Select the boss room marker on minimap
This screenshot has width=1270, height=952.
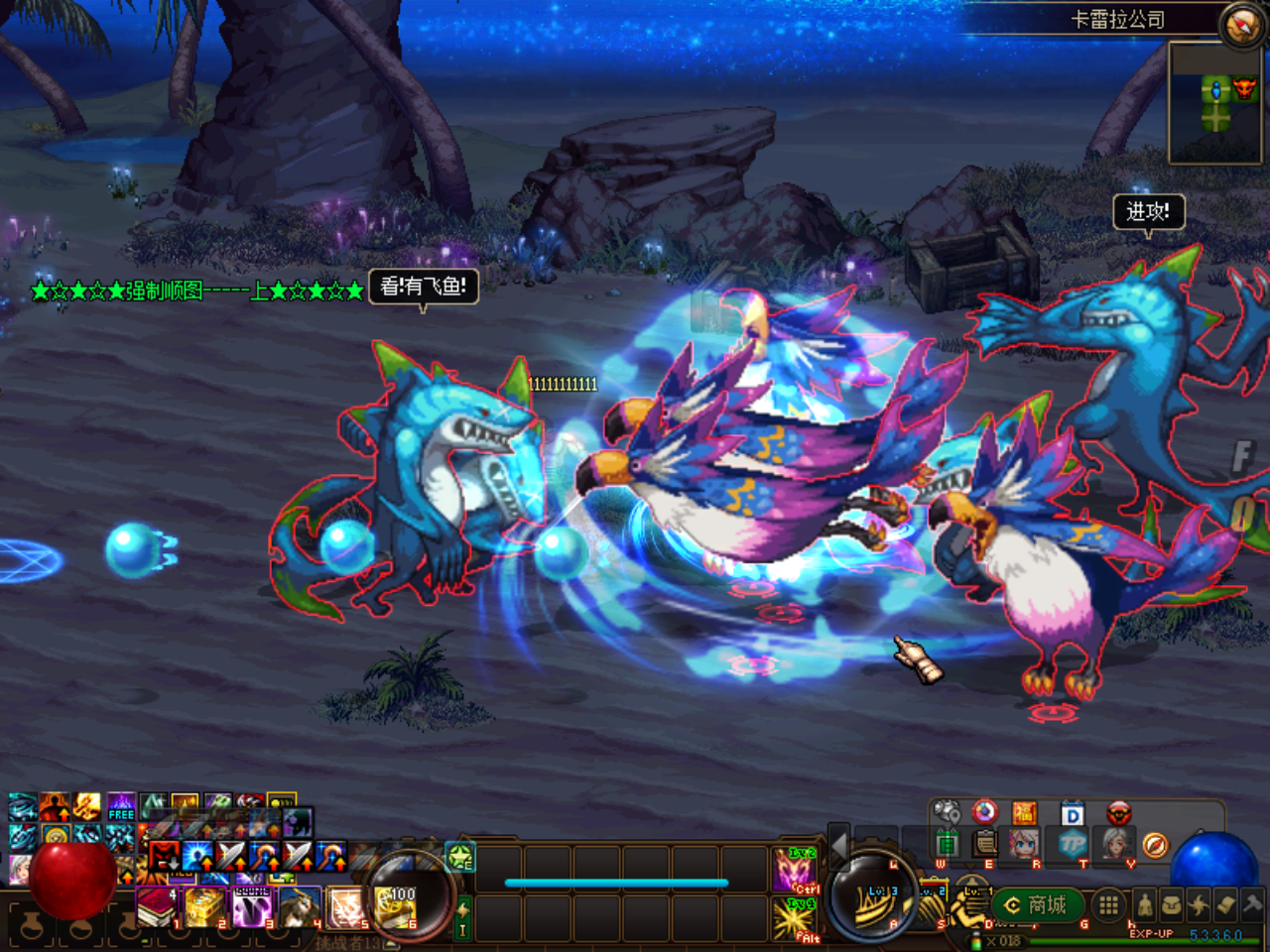click(1243, 90)
